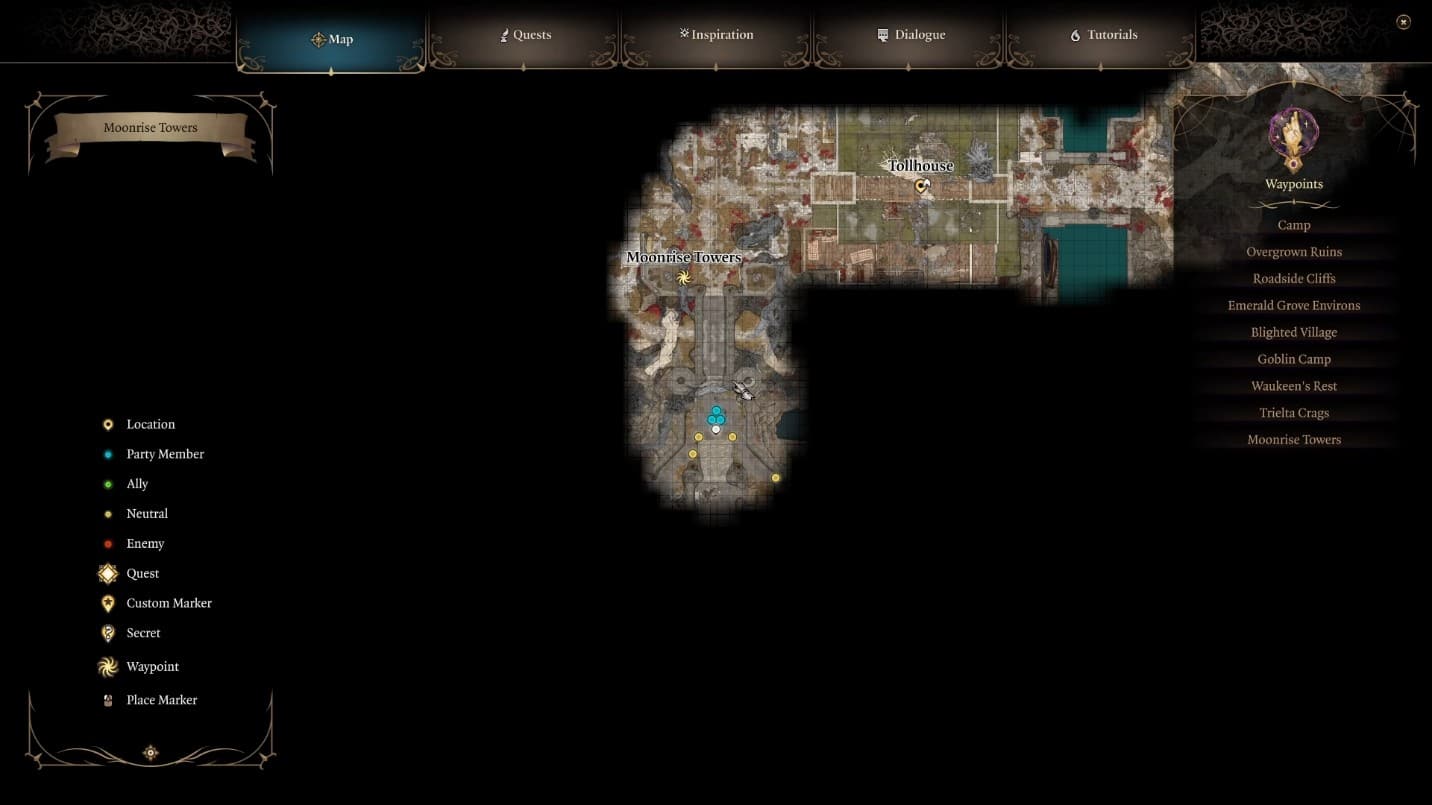Click the Moonrise Towers waypoint swirl on the map

[x=685, y=276]
